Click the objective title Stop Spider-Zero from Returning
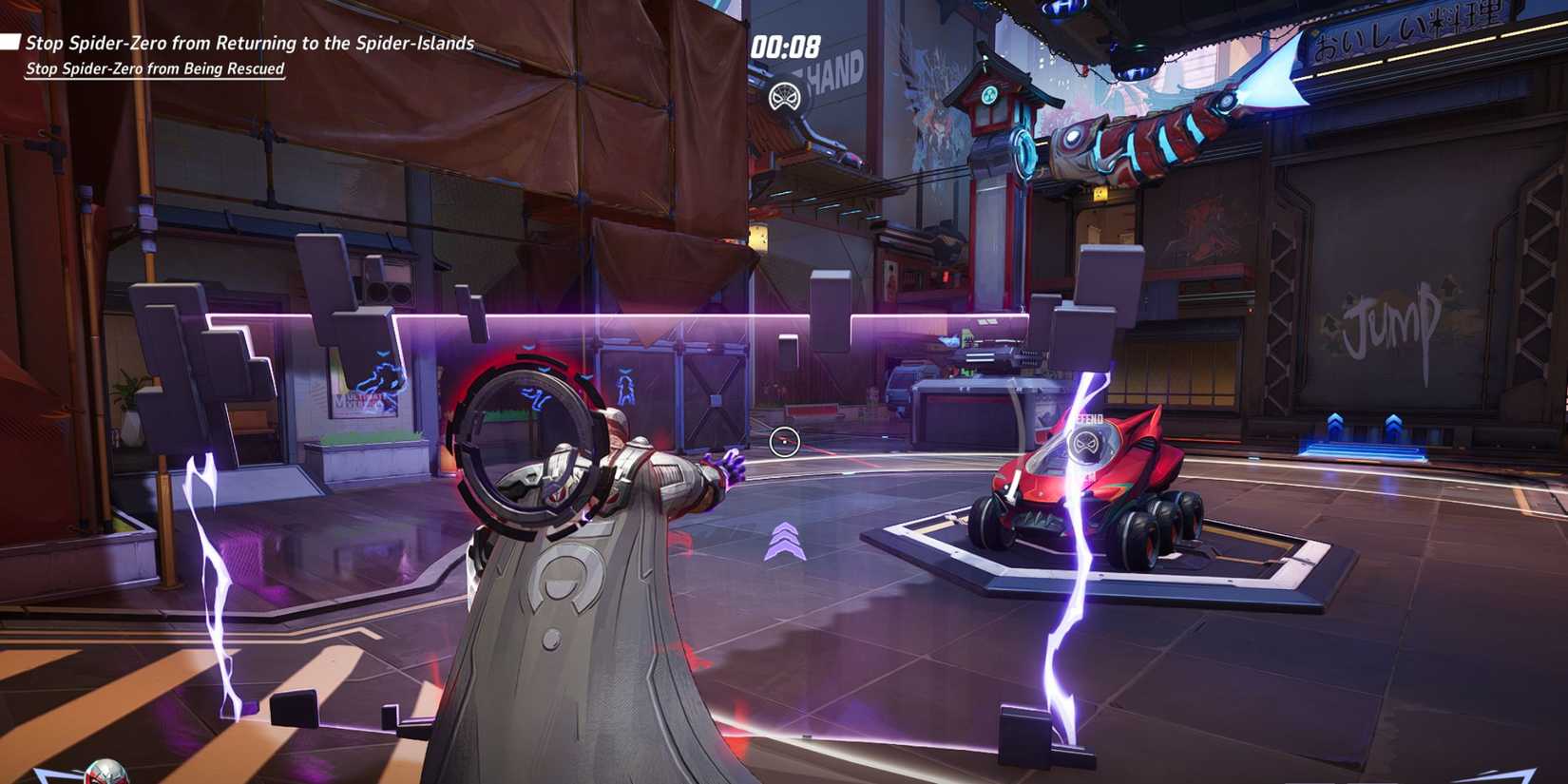The width and height of the screenshot is (1568, 784). 252,42
